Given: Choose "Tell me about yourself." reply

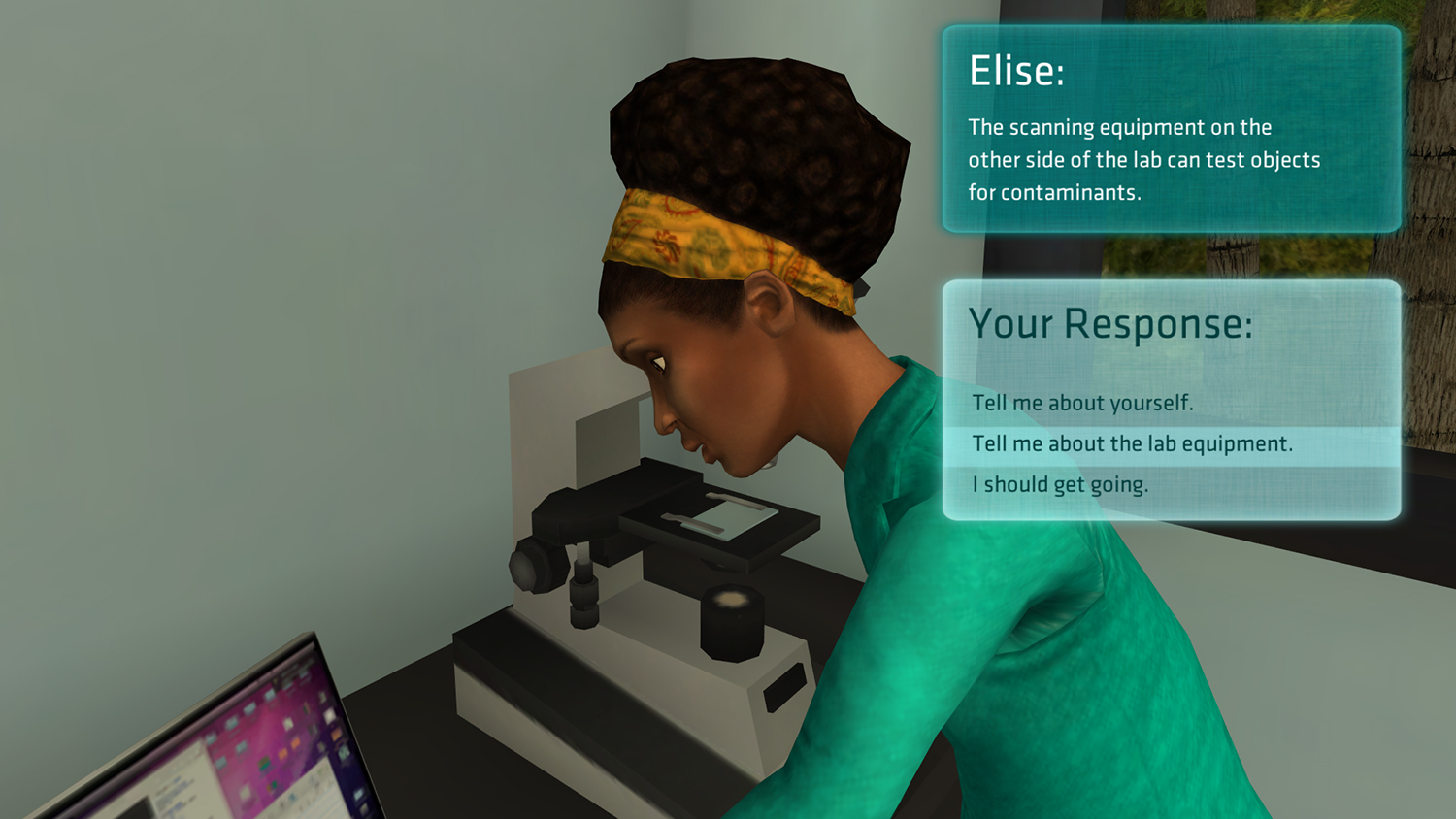Looking at the screenshot, I should click(x=1082, y=403).
